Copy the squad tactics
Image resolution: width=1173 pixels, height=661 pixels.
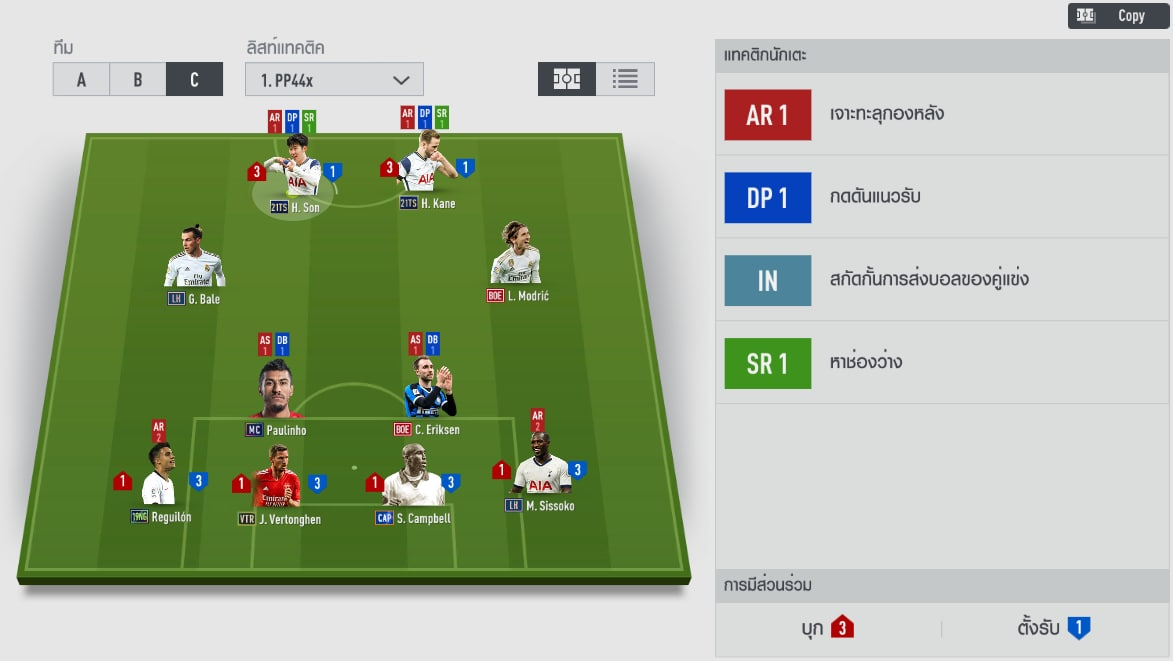click(x=1118, y=15)
